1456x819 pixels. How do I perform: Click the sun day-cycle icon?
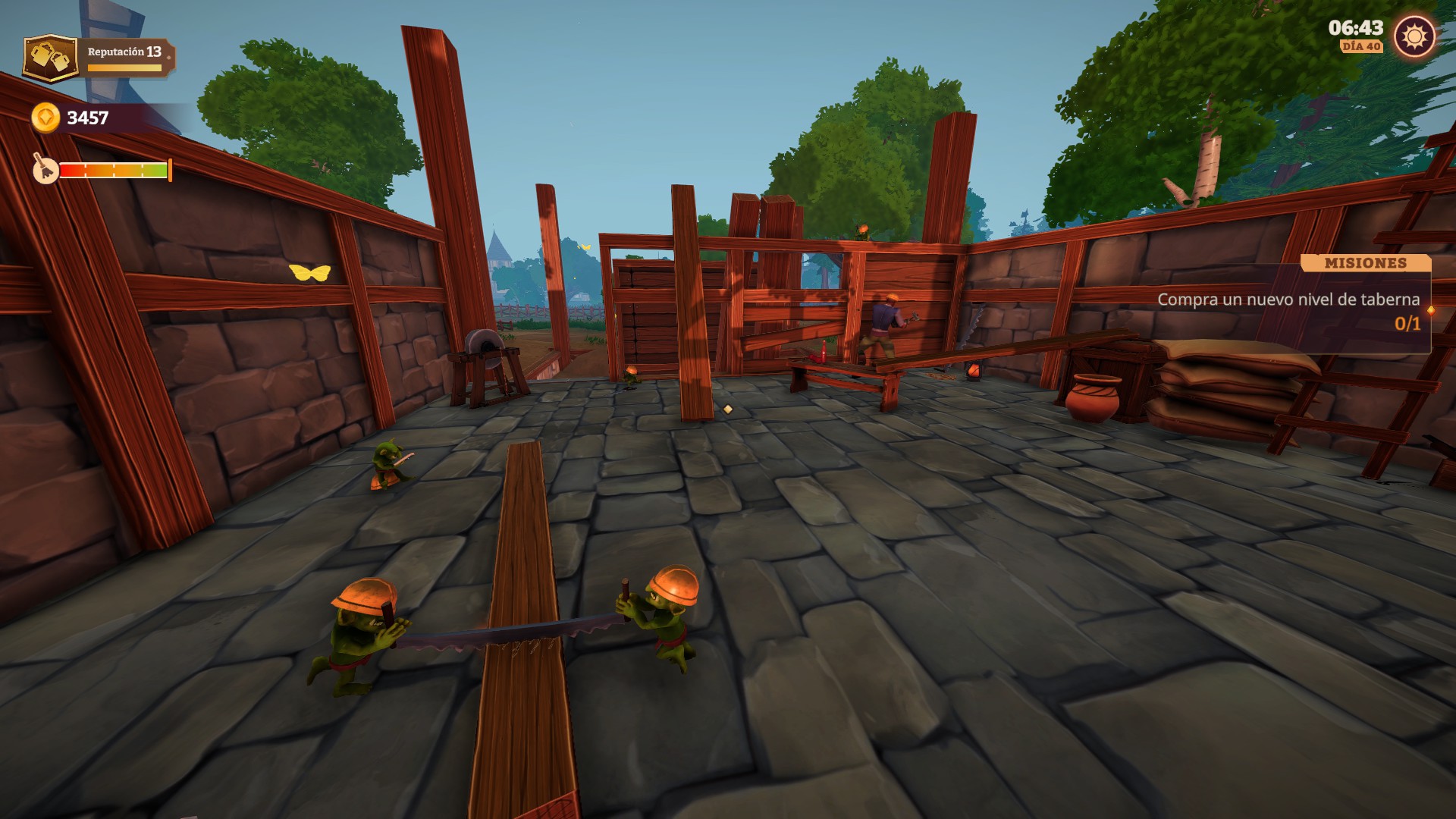pyautogui.click(x=1414, y=36)
